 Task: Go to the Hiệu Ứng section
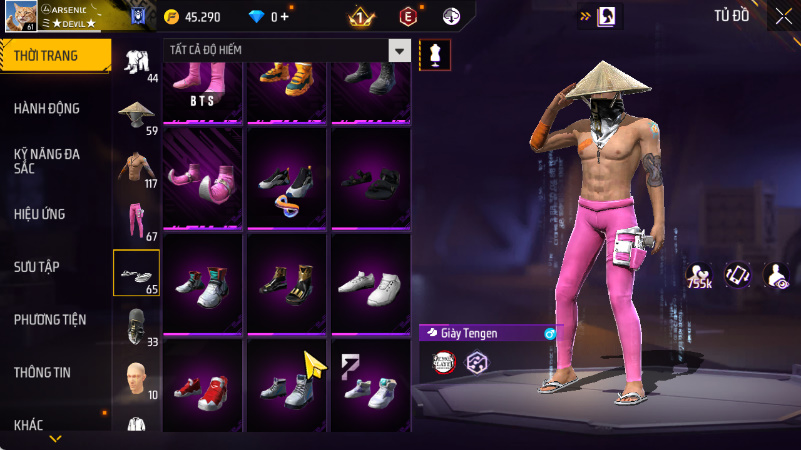[40, 214]
